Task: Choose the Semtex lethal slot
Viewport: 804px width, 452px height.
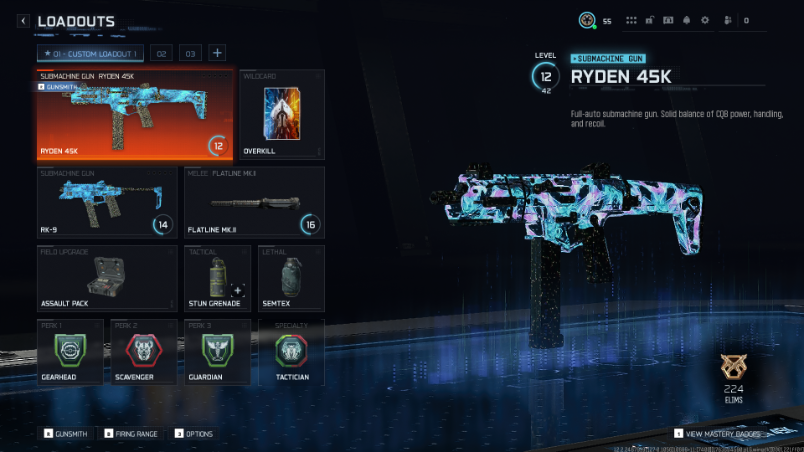Action: pos(291,277)
